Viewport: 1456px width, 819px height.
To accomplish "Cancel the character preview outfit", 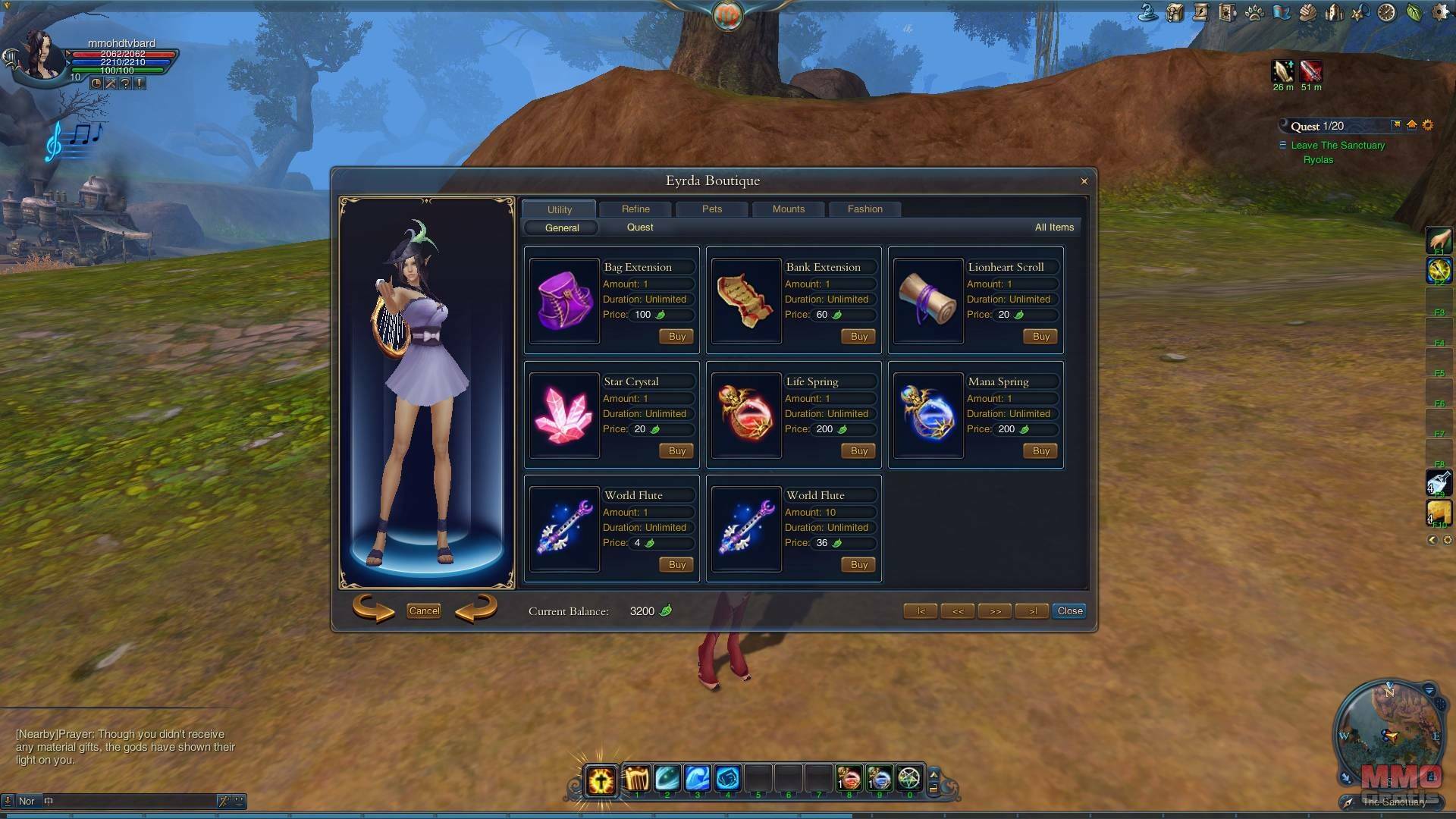I will pos(424,610).
